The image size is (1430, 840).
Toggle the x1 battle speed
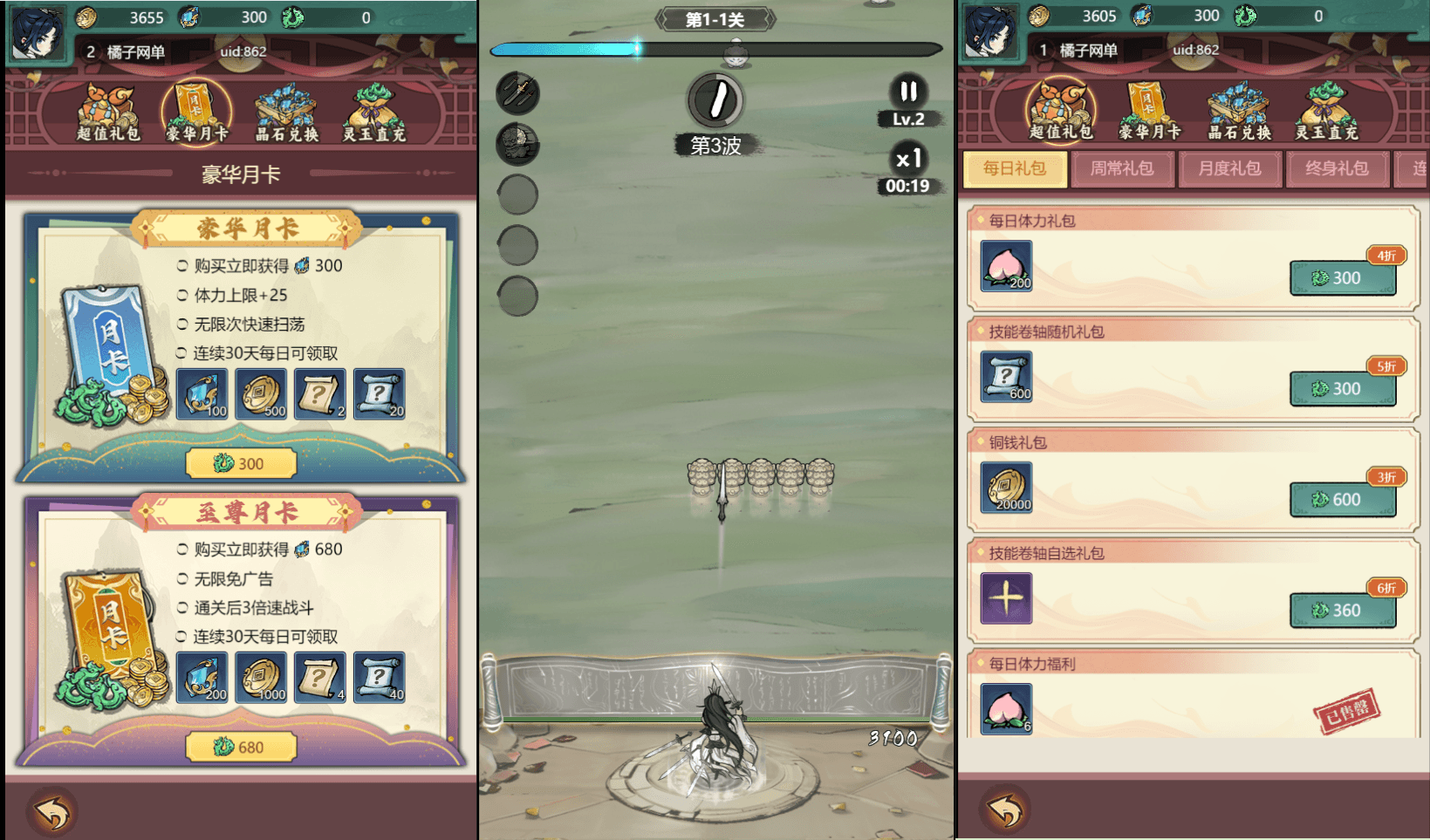coord(908,159)
